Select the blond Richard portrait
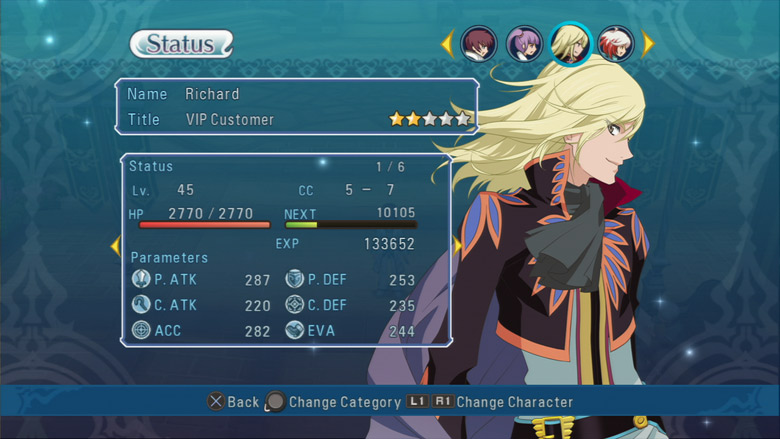 [570, 44]
